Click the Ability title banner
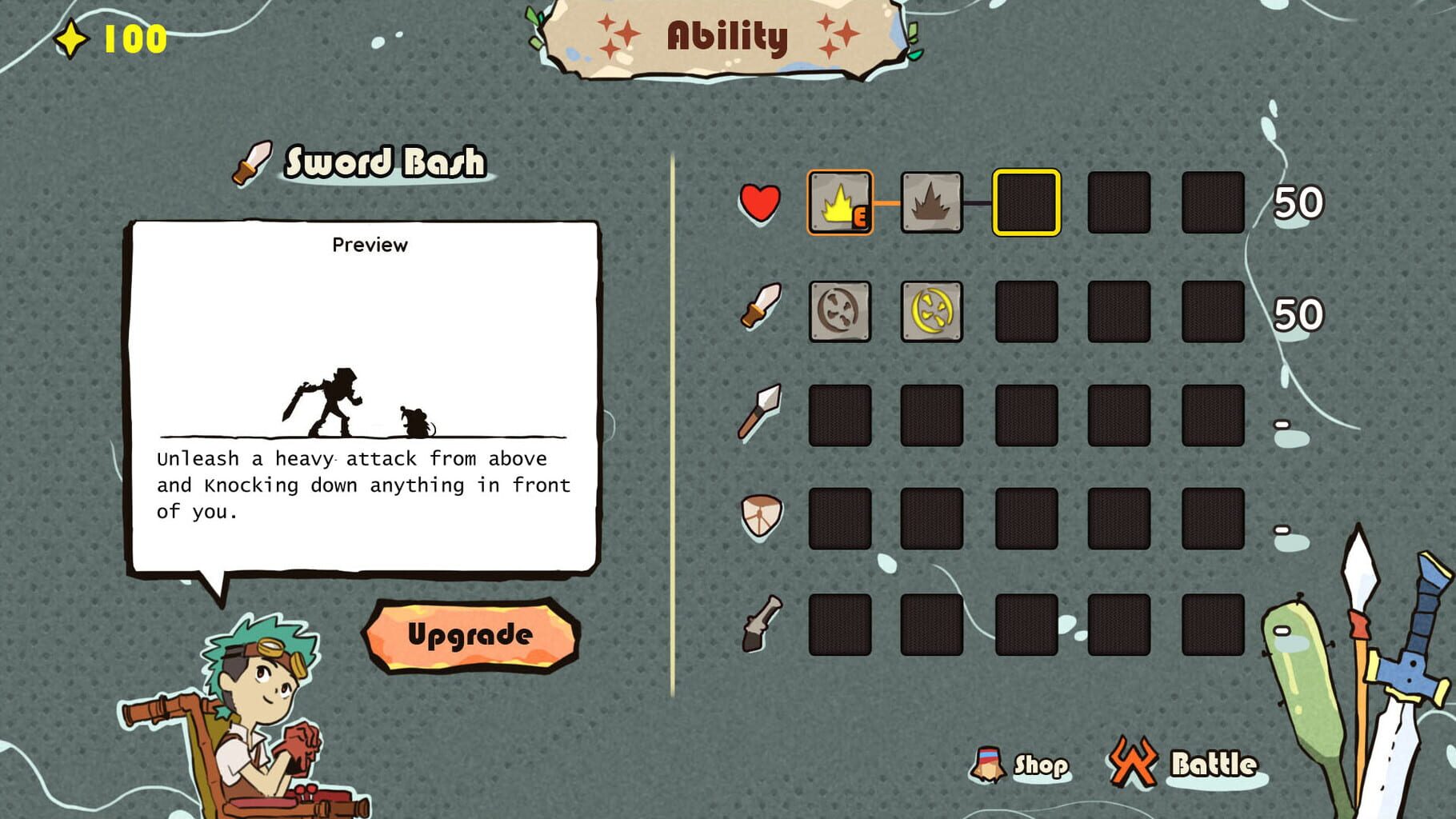Viewport: 1456px width, 819px height. 726,36
